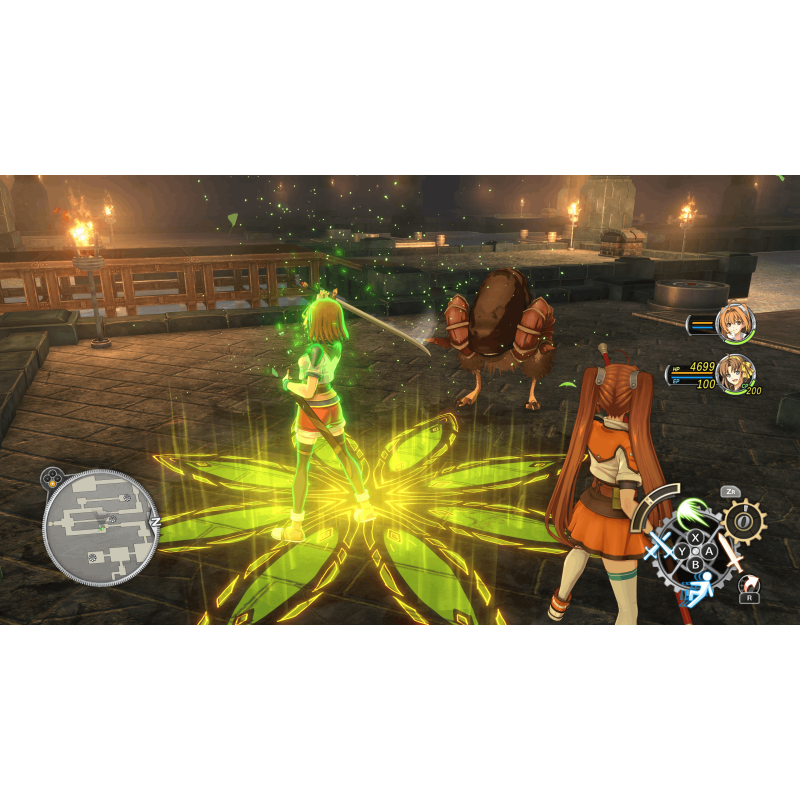The image size is (800, 800).
Task: Click the four-dot indicator above the minimap
Action: [53, 477]
